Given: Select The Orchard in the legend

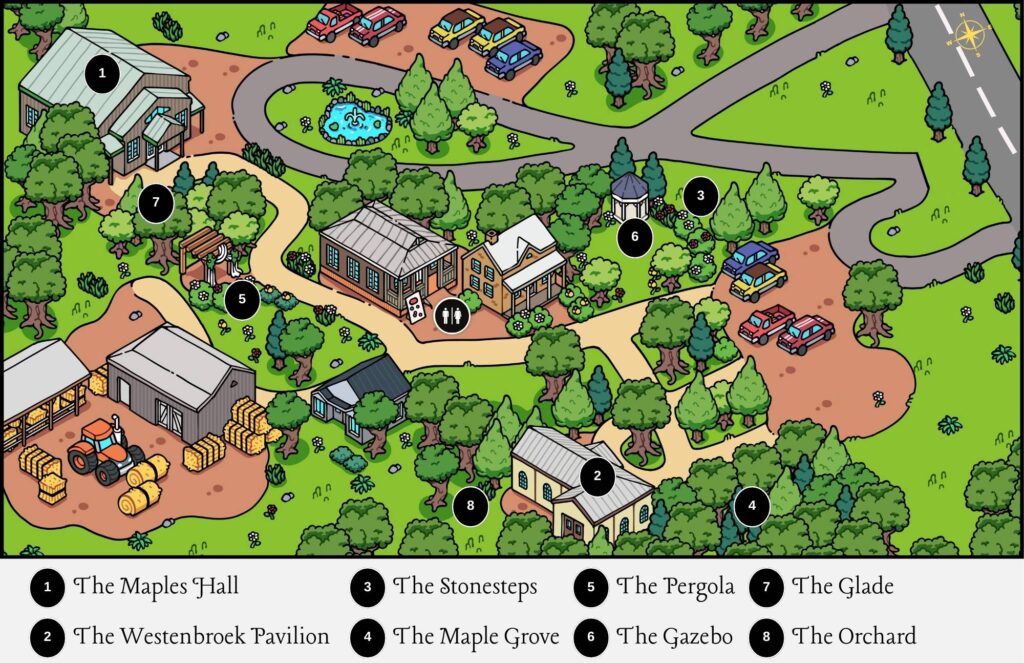Looking at the screenshot, I should click(x=853, y=636).
